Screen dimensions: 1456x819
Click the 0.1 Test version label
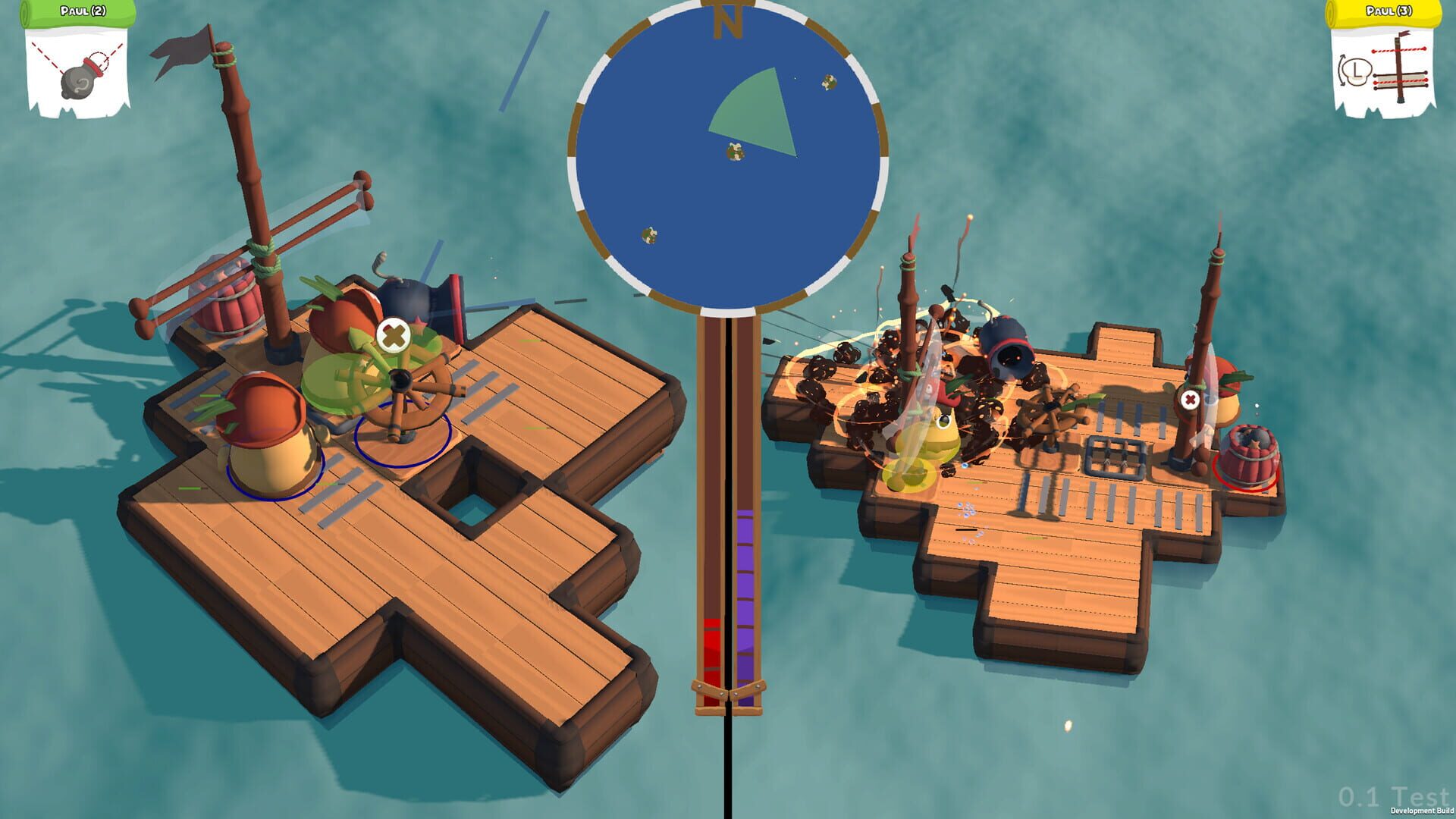1395,795
